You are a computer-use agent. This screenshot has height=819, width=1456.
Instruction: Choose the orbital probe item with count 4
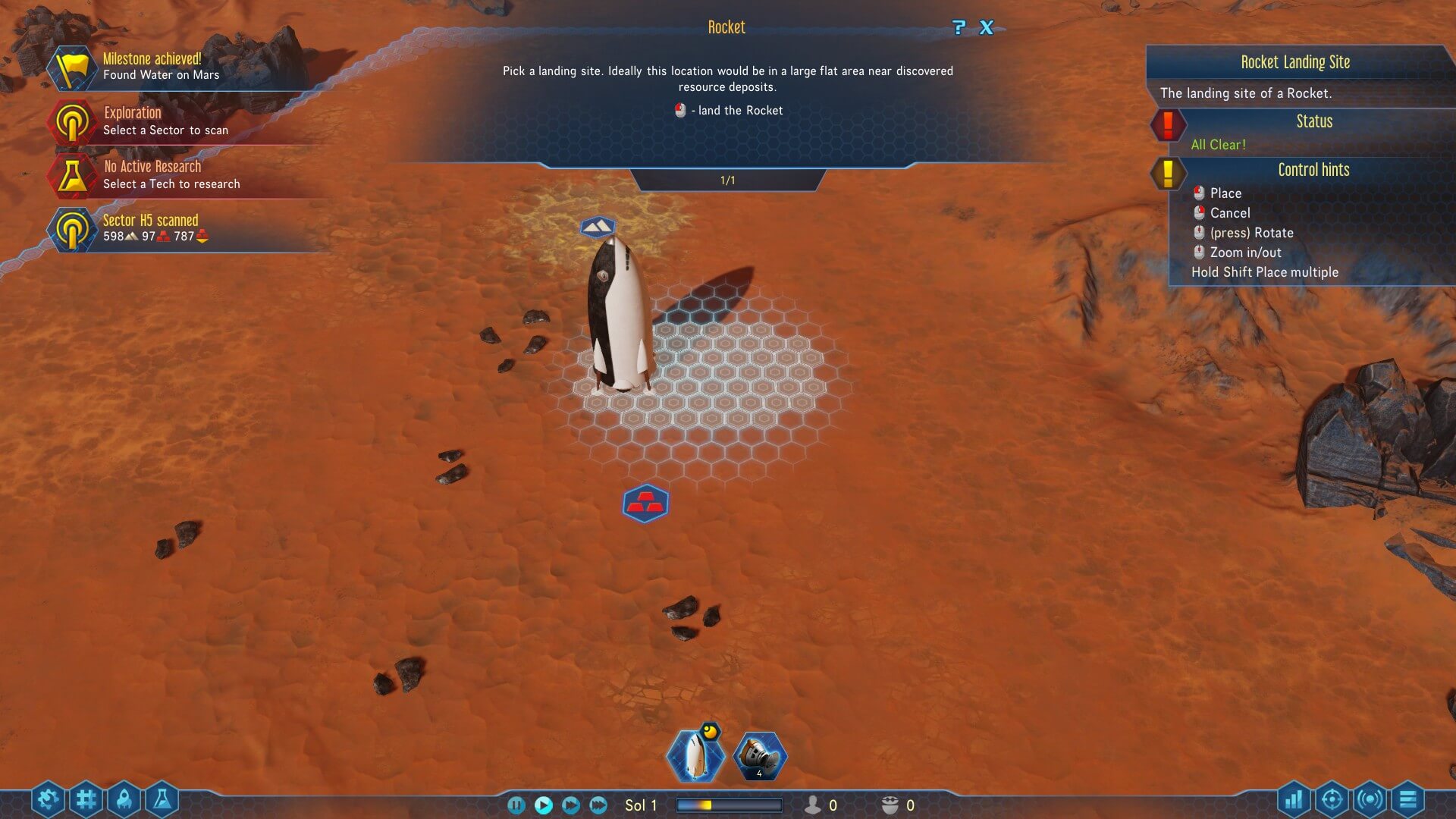(760, 756)
